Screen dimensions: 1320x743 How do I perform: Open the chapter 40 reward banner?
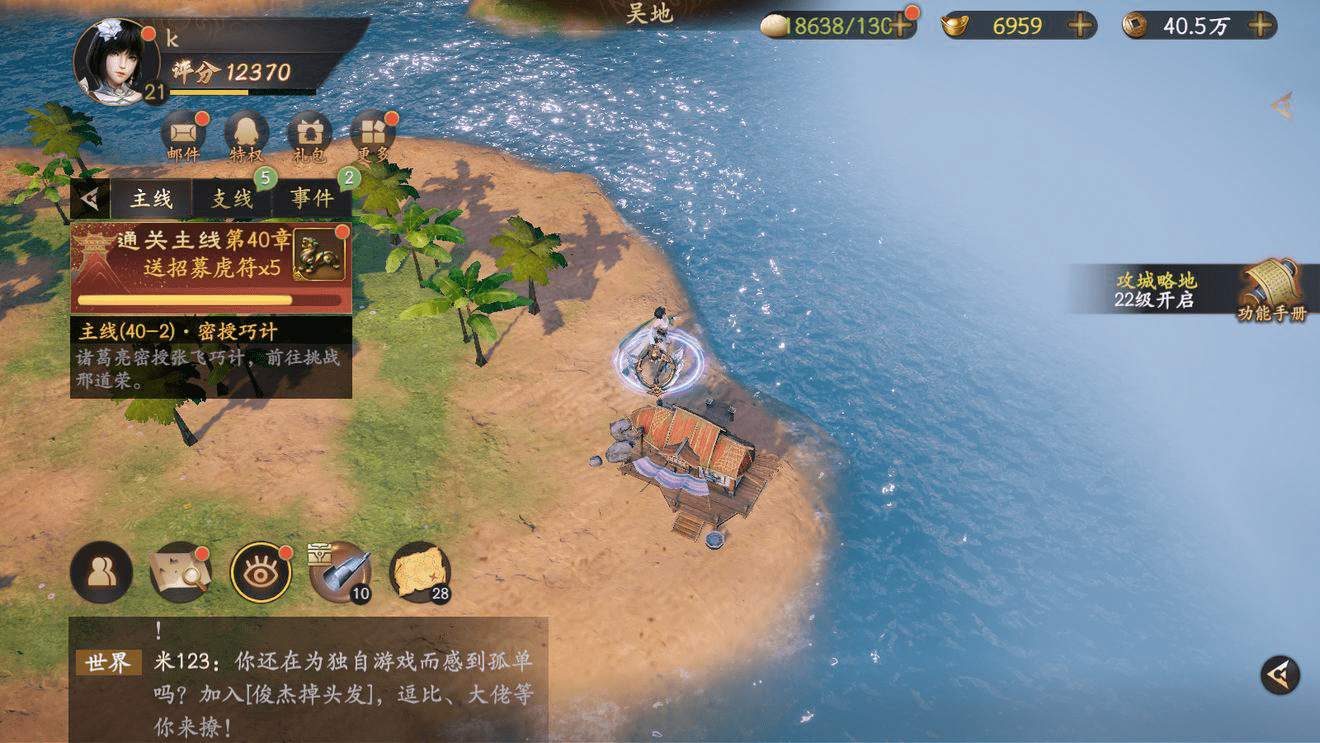click(x=210, y=267)
